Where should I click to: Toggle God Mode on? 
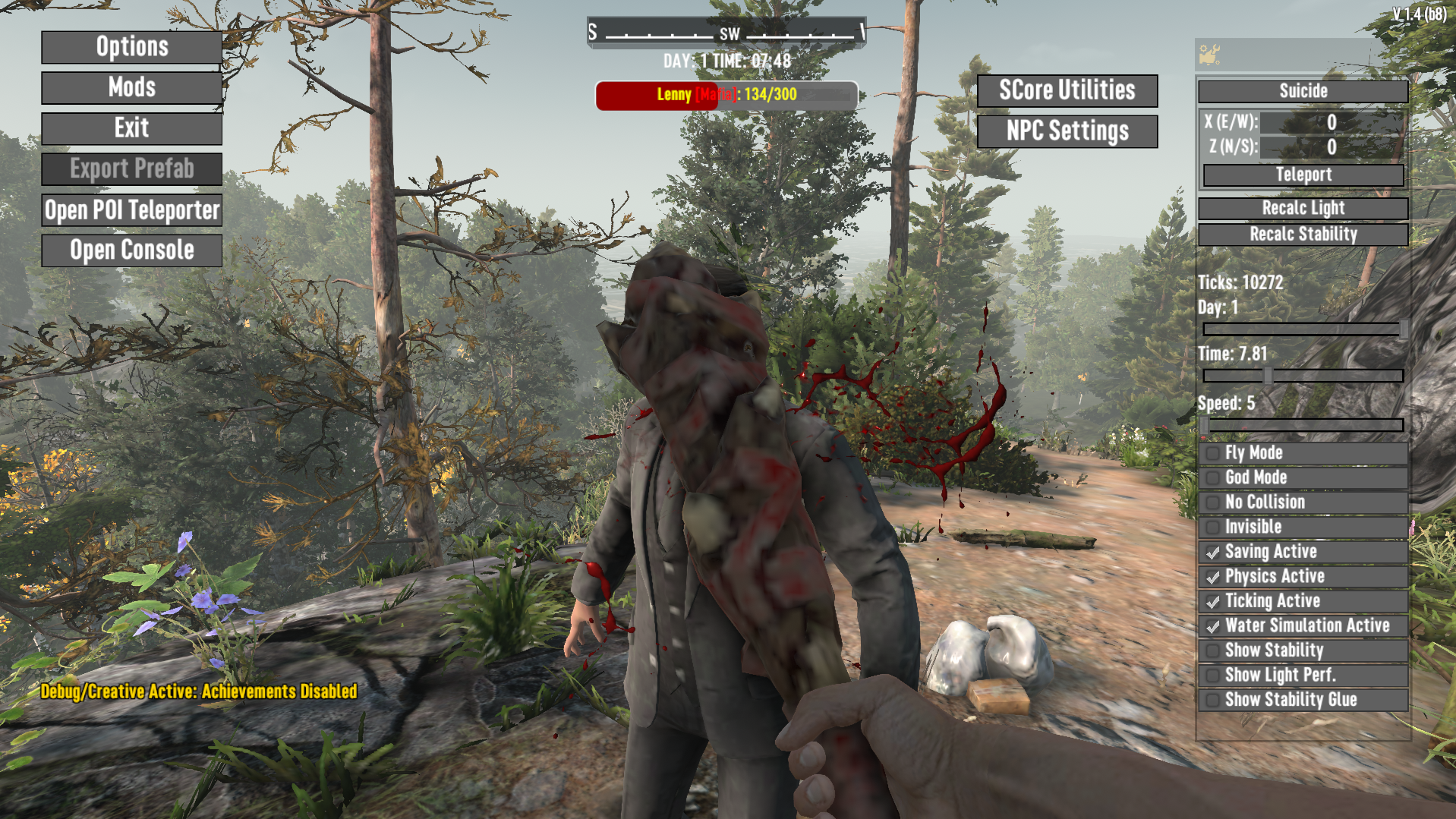tap(1213, 477)
